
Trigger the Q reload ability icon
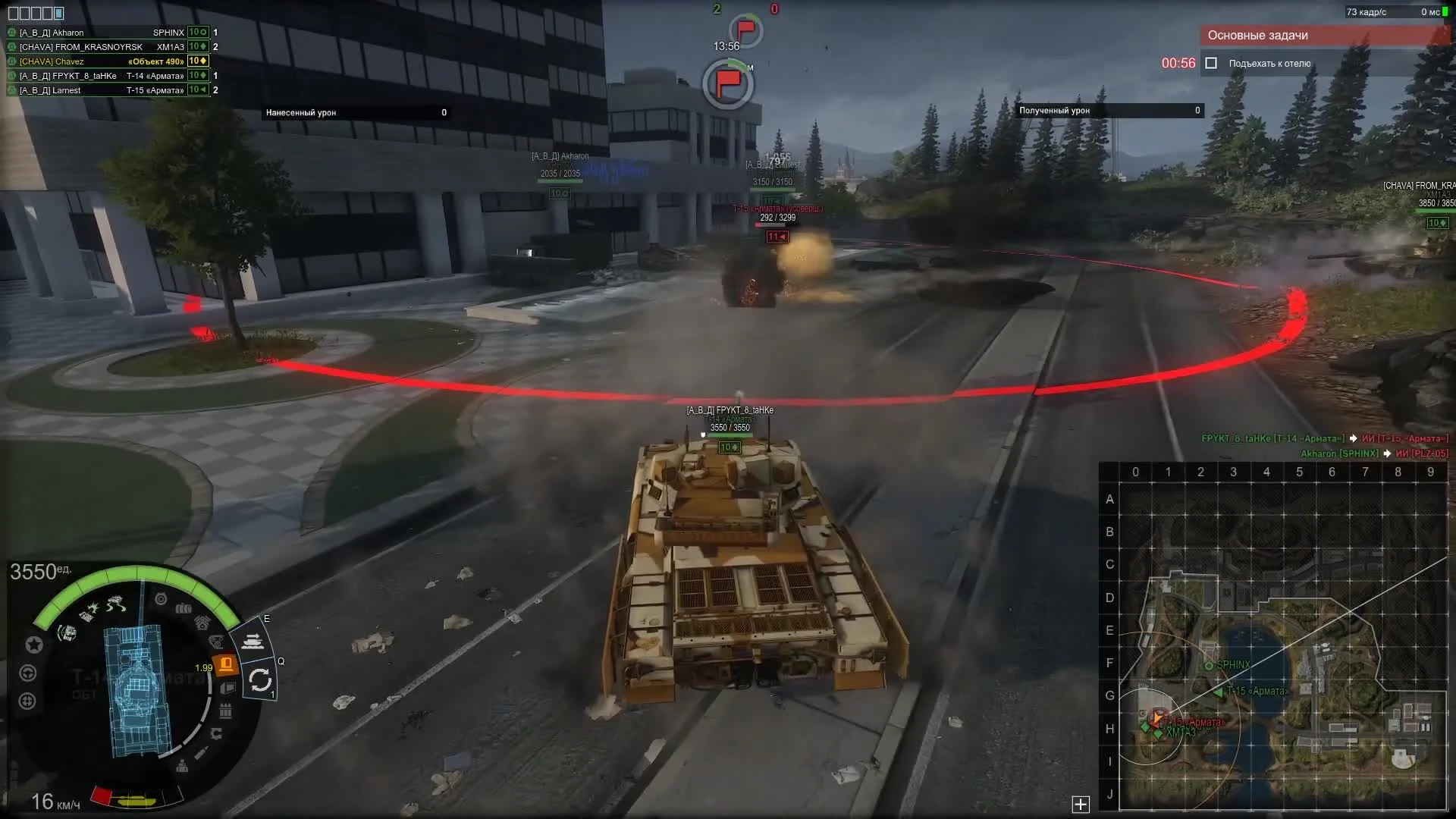[x=261, y=680]
